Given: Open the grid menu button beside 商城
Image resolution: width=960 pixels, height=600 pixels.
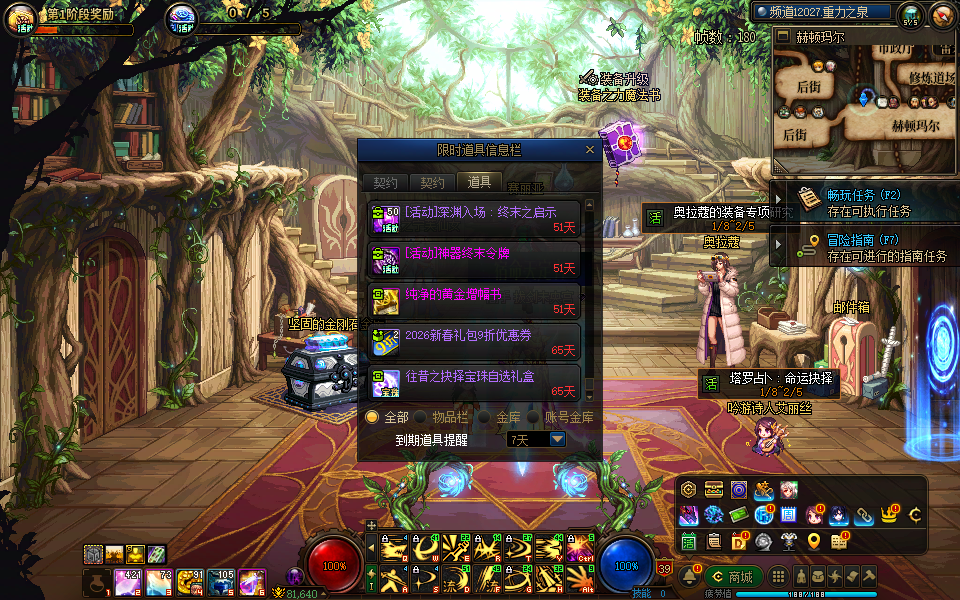Looking at the screenshot, I should point(777,577).
